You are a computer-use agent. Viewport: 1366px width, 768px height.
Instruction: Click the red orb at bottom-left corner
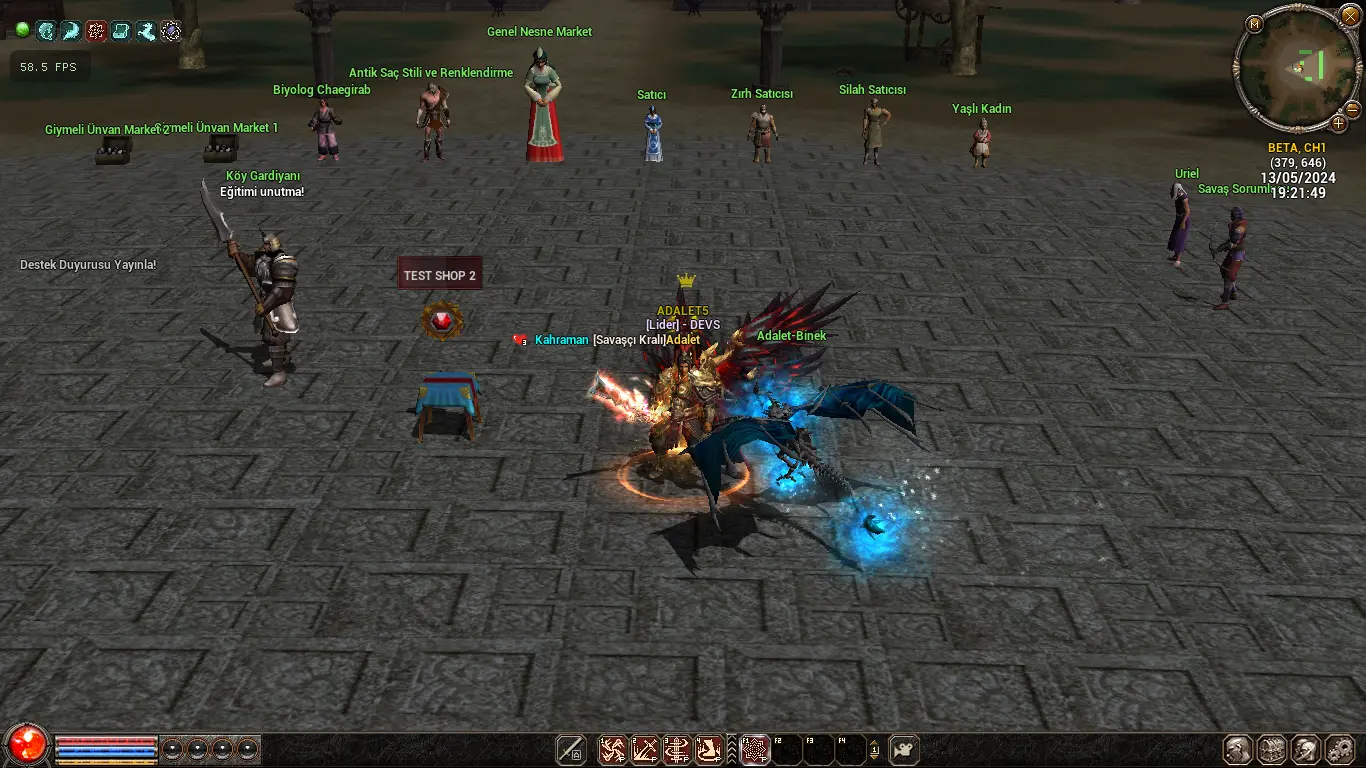pyautogui.click(x=27, y=745)
